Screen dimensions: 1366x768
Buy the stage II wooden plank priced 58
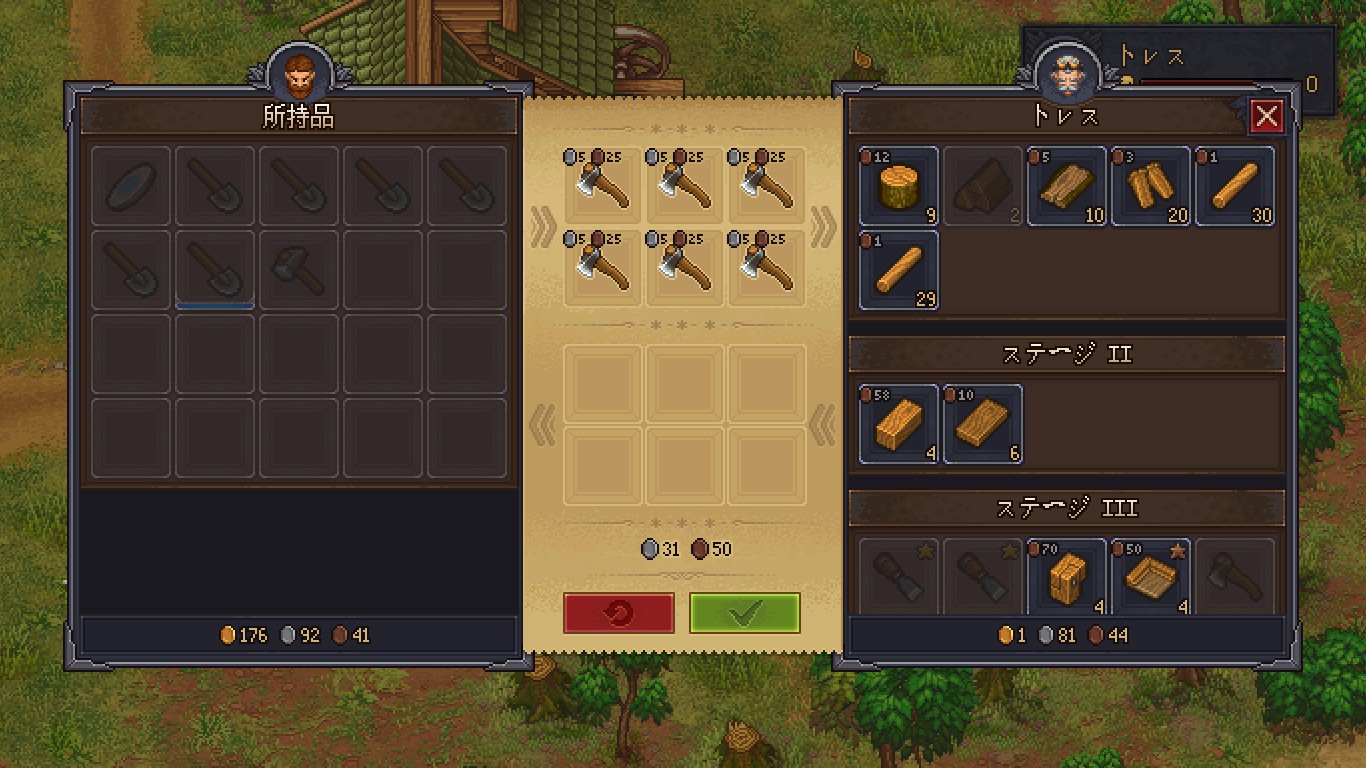899,424
